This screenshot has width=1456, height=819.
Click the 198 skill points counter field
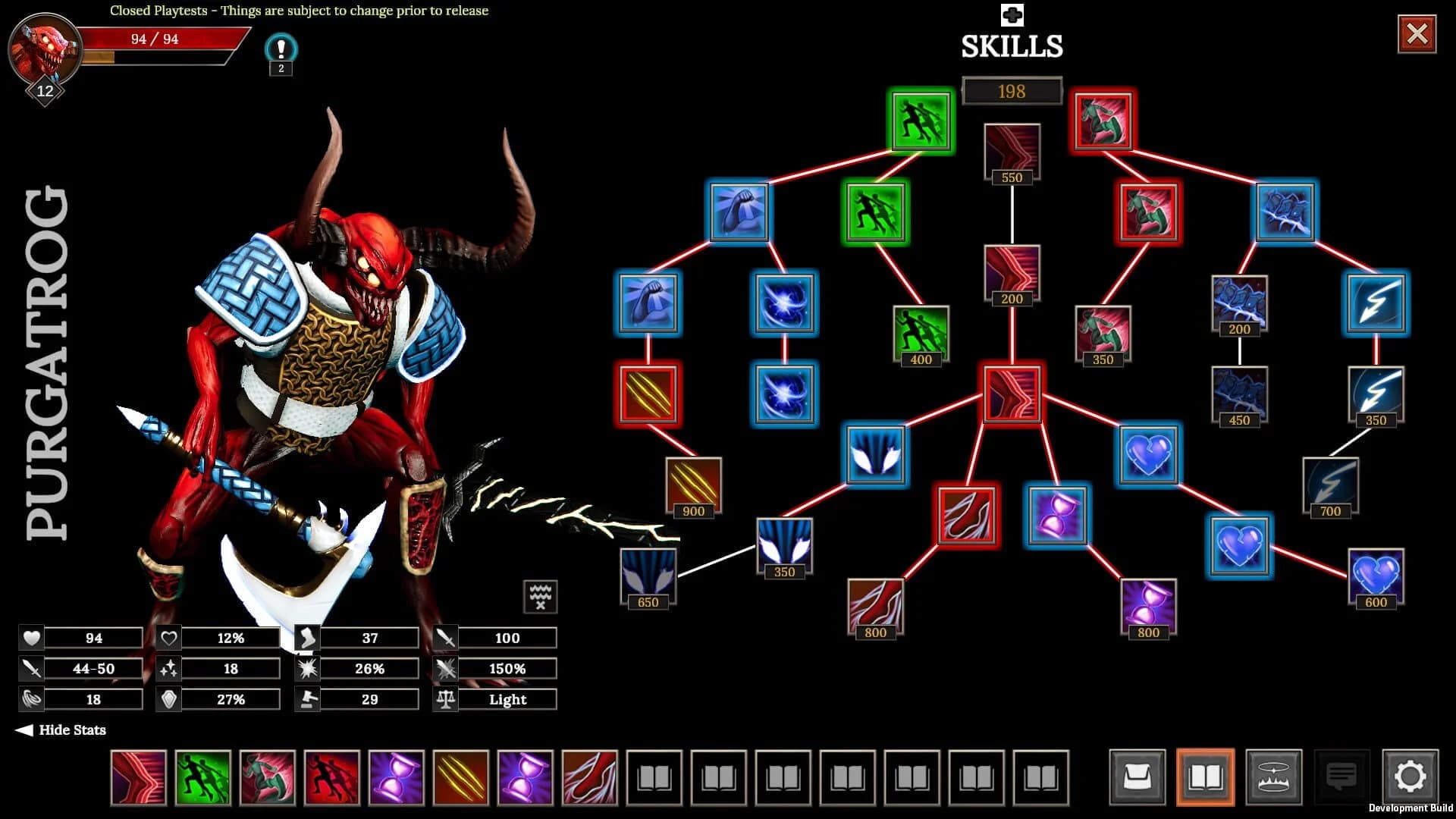pyautogui.click(x=1012, y=91)
